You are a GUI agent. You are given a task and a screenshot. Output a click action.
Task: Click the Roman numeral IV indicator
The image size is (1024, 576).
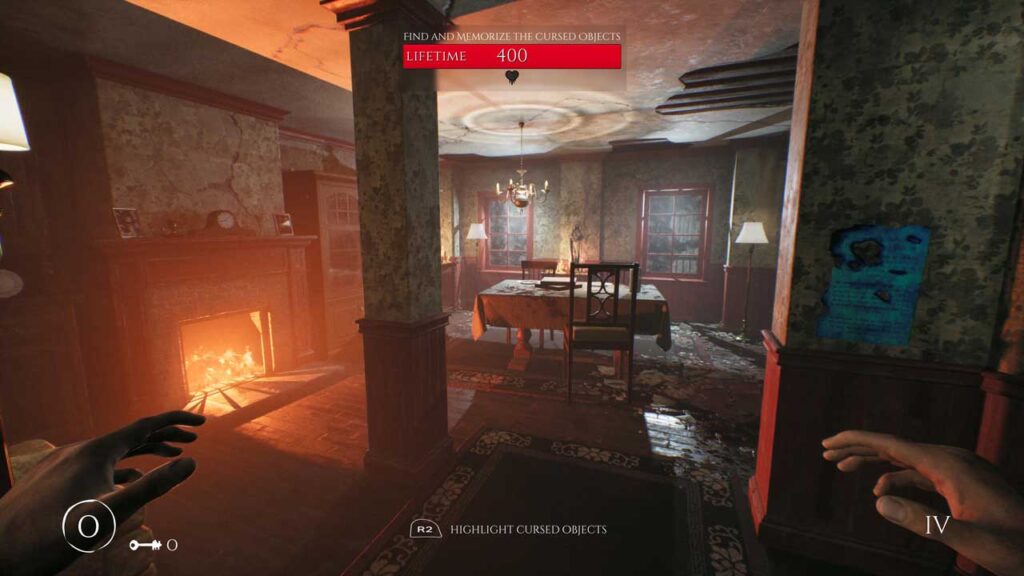point(937,525)
